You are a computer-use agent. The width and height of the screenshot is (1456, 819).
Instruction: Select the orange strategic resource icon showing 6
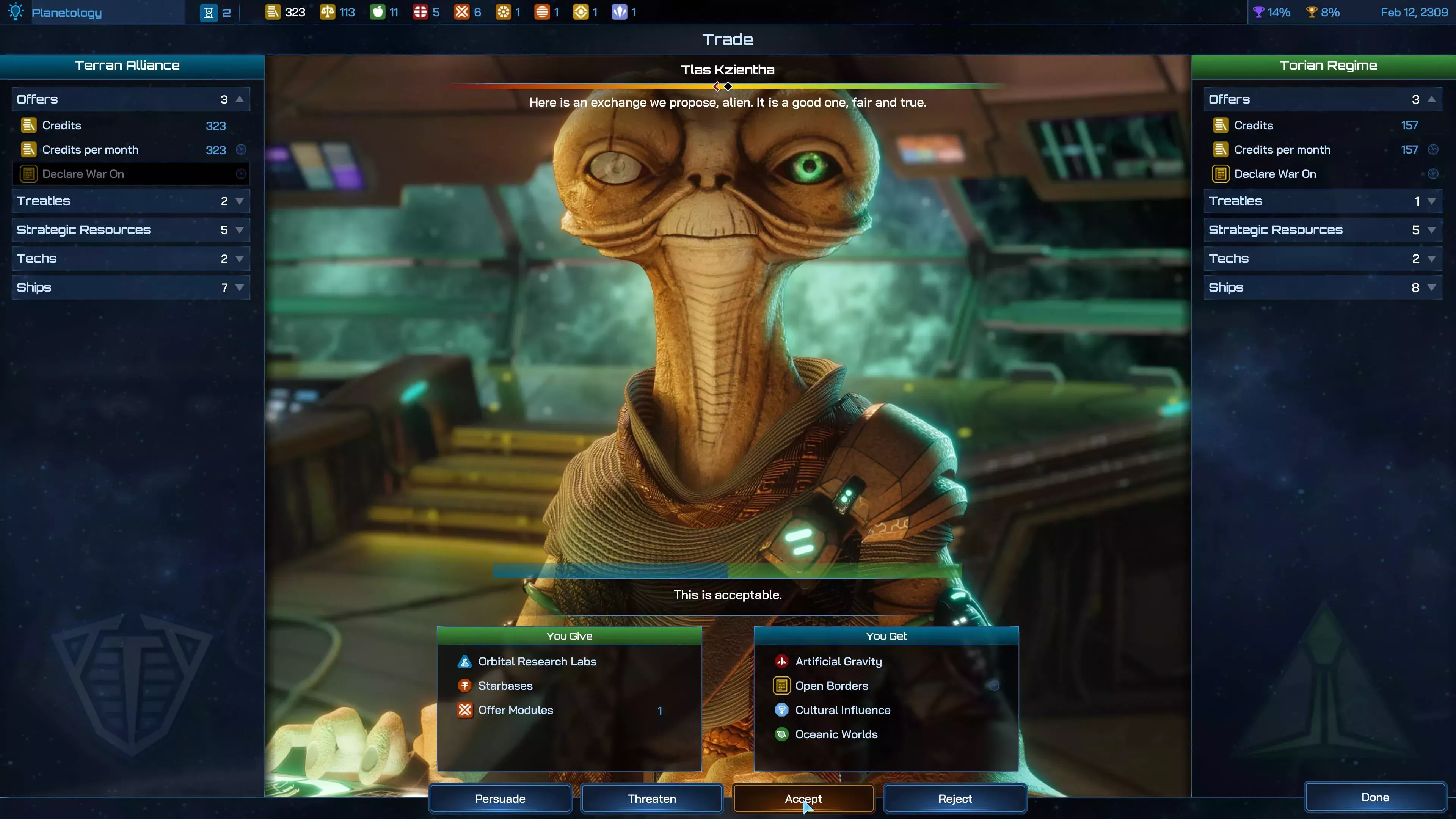coord(462,11)
